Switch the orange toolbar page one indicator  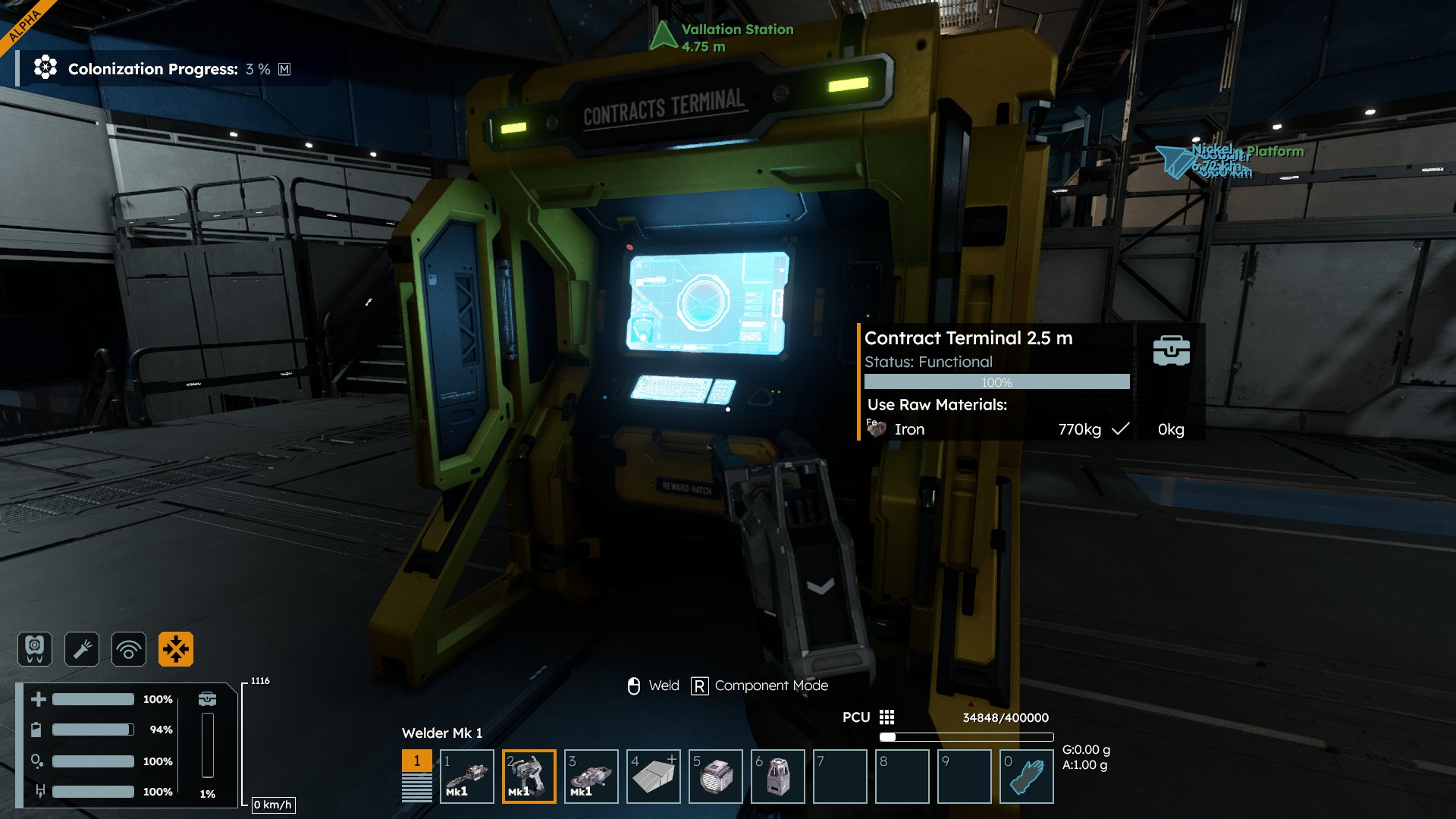pyautogui.click(x=416, y=761)
